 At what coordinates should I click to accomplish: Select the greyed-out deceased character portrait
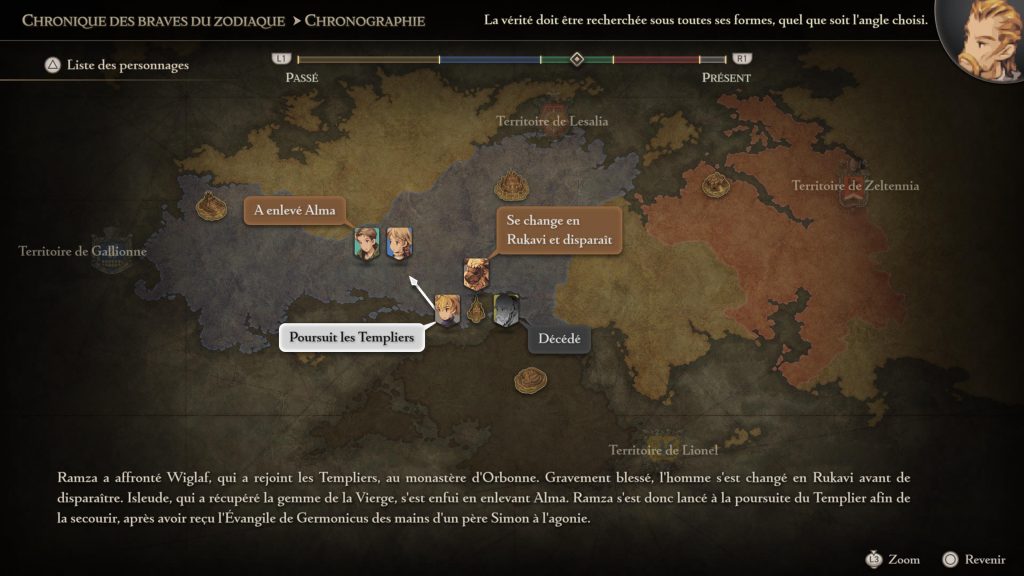506,309
